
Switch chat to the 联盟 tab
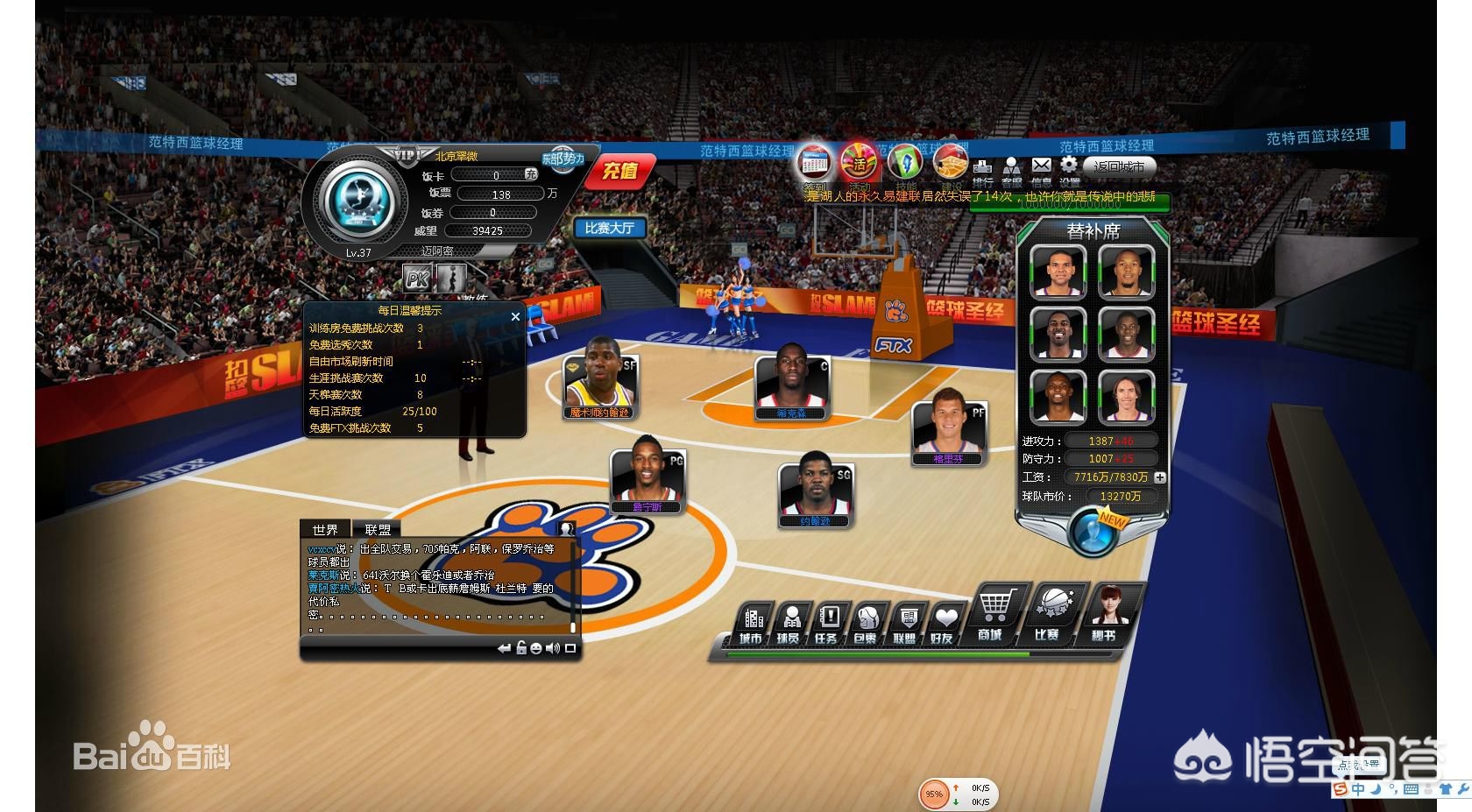pyautogui.click(x=378, y=530)
